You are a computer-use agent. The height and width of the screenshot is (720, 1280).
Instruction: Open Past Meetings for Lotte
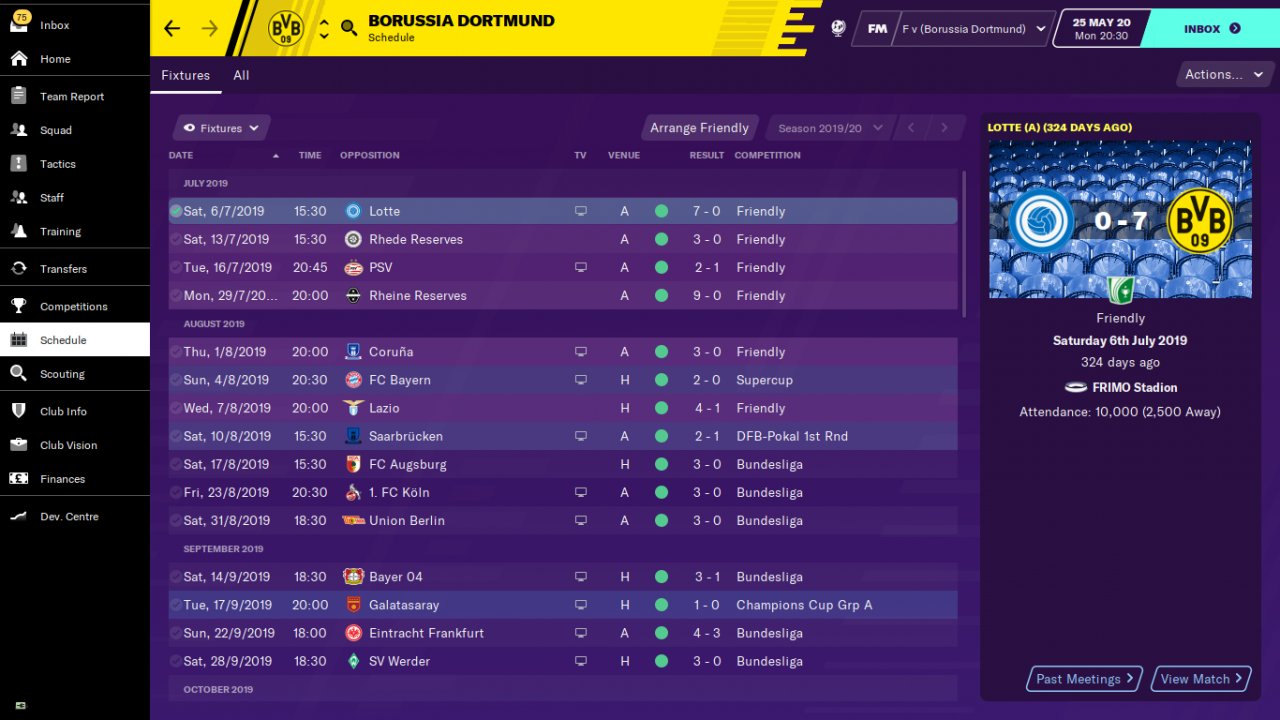coord(1085,679)
